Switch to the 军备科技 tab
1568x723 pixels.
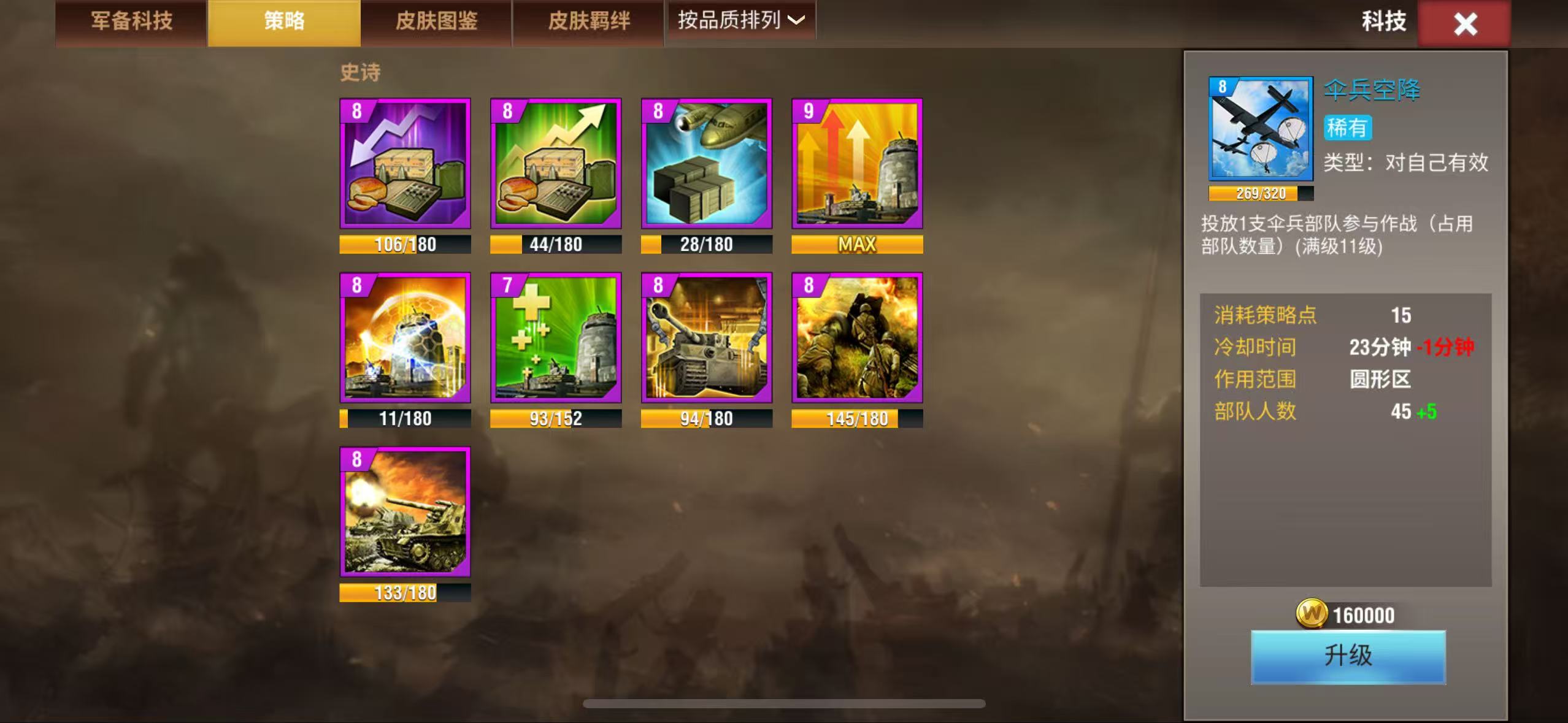pos(131,21)
